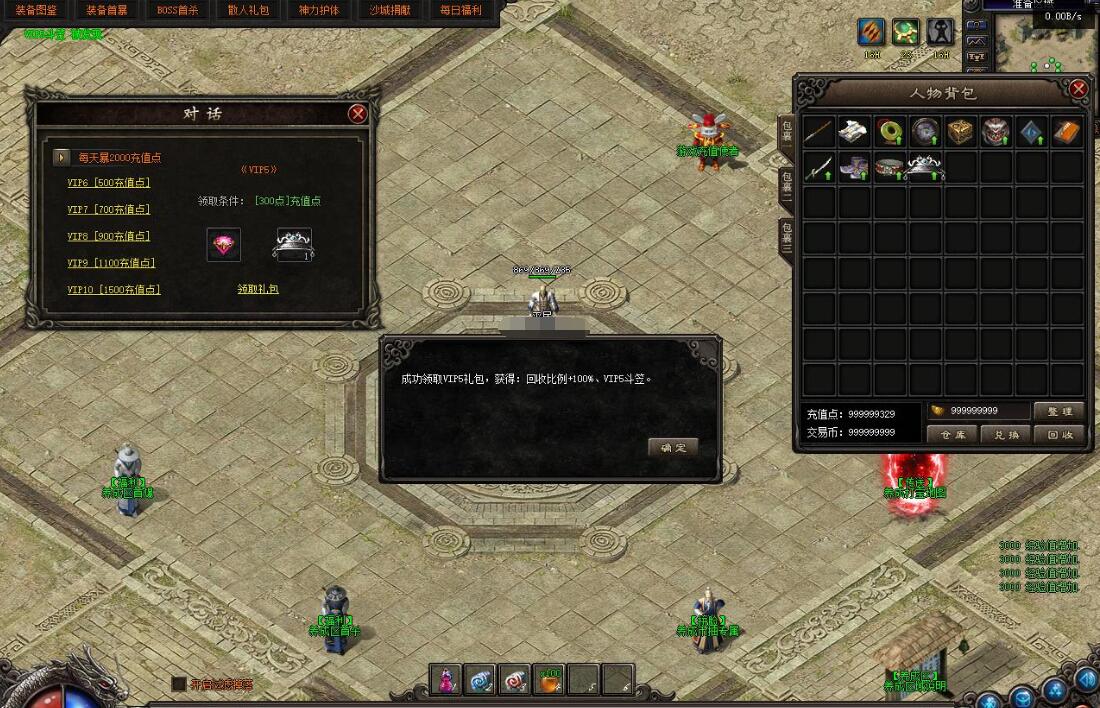This screenshot has width=1100, height=708.
Task: Click the 回收 recycle button
Action: coord(1059,435)
